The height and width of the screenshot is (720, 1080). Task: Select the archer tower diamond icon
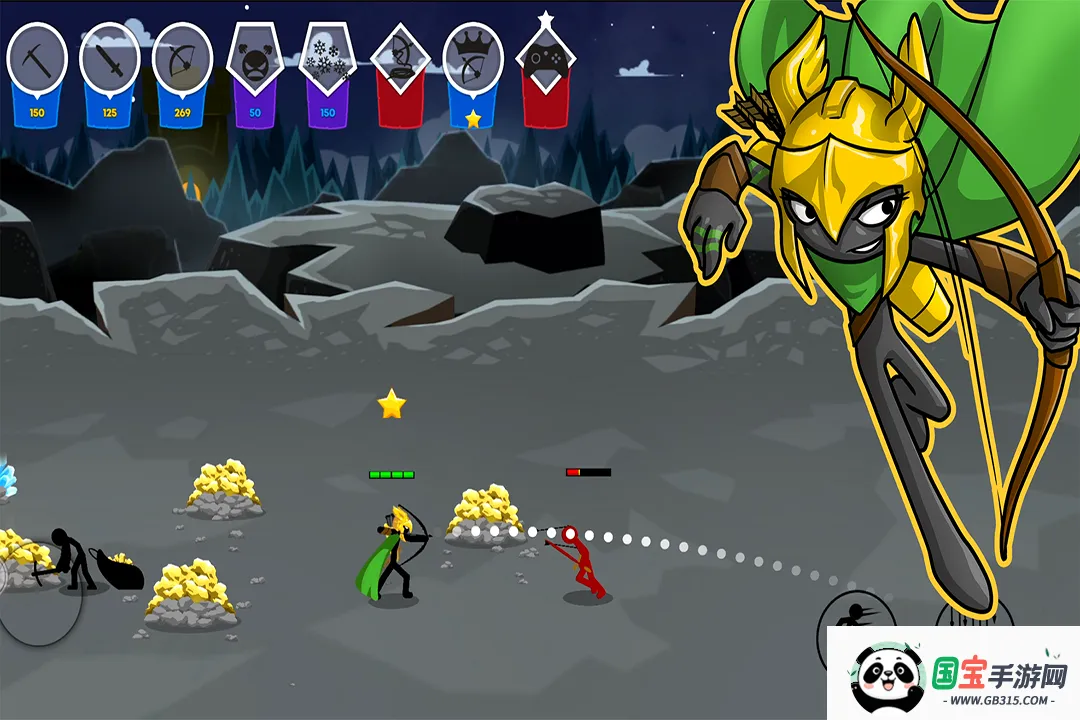[x=400, y=58]
